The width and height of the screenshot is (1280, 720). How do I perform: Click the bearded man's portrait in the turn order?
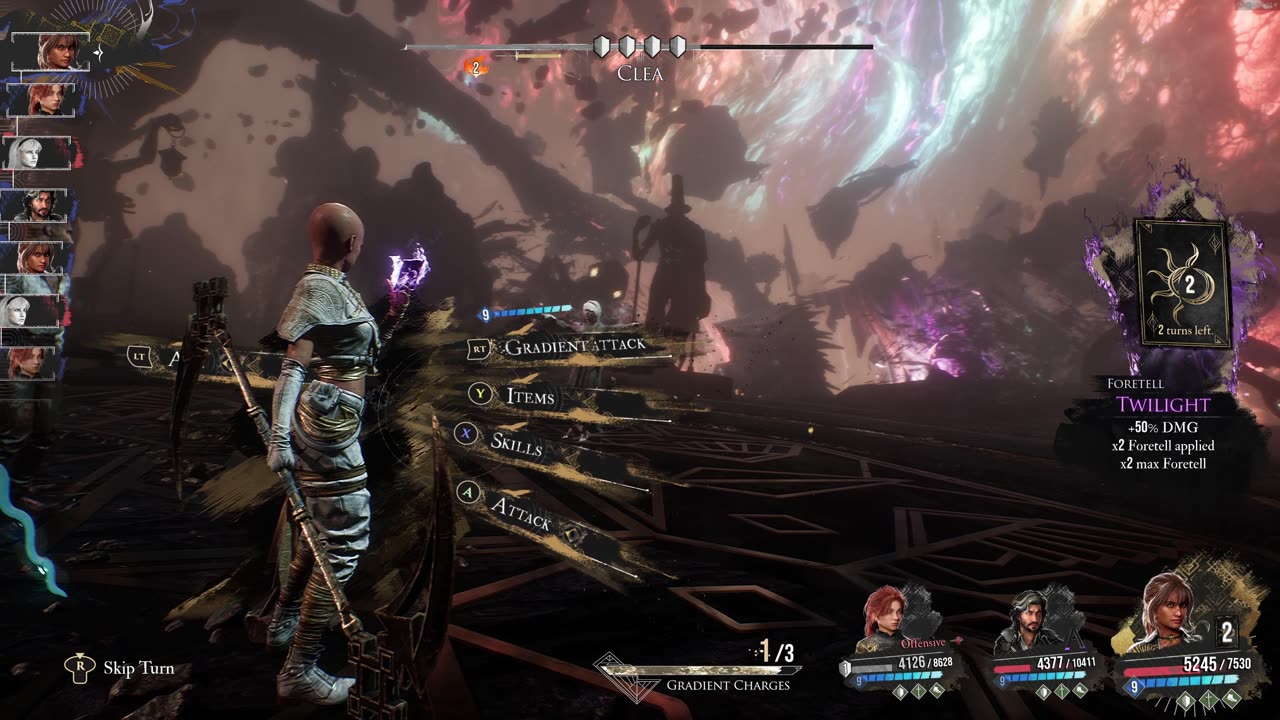(x=40, y=206)
